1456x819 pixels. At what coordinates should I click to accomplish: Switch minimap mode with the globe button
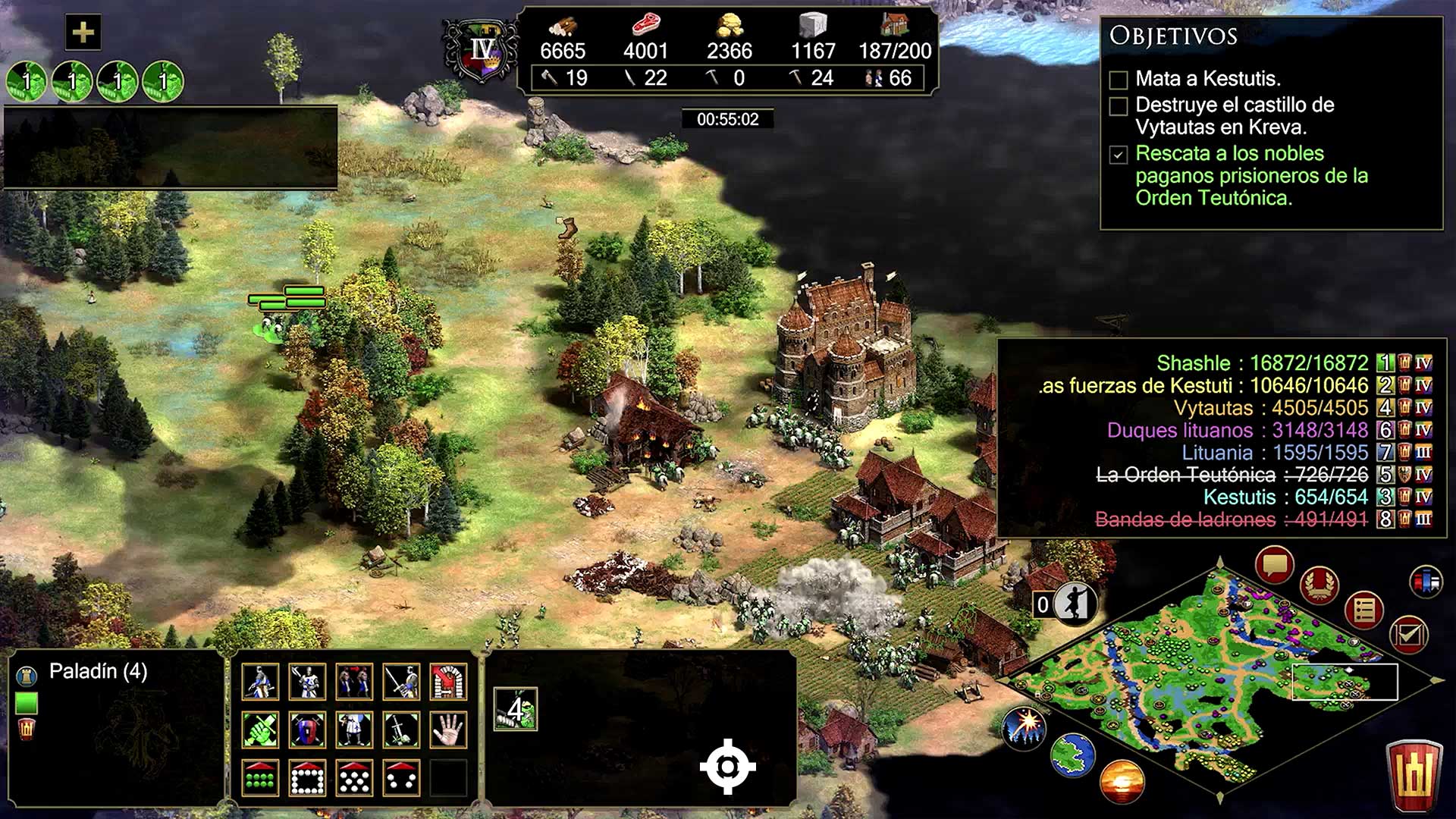pos(1073,755)
